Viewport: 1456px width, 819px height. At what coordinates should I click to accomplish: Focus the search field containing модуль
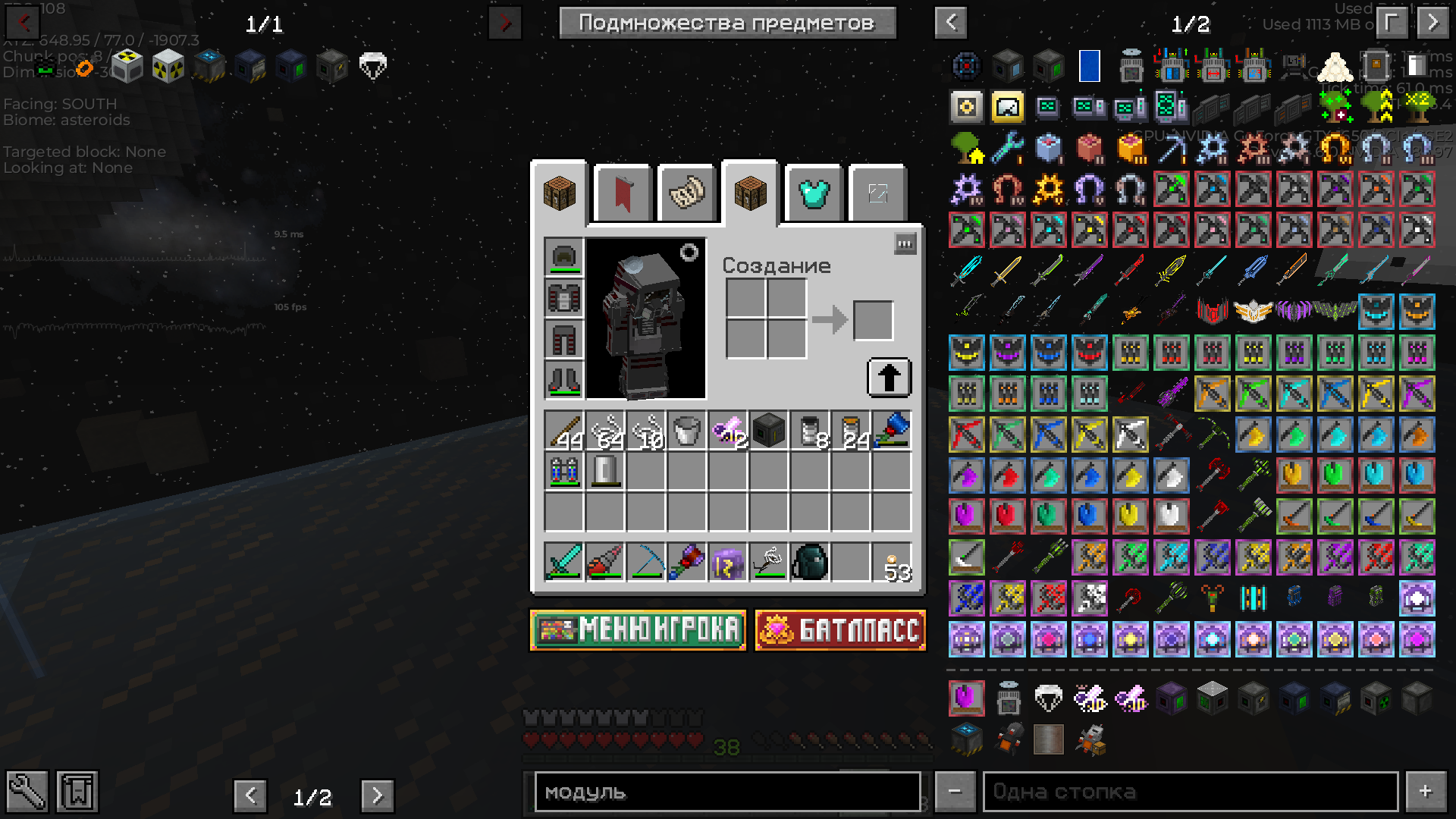[727, 792]
